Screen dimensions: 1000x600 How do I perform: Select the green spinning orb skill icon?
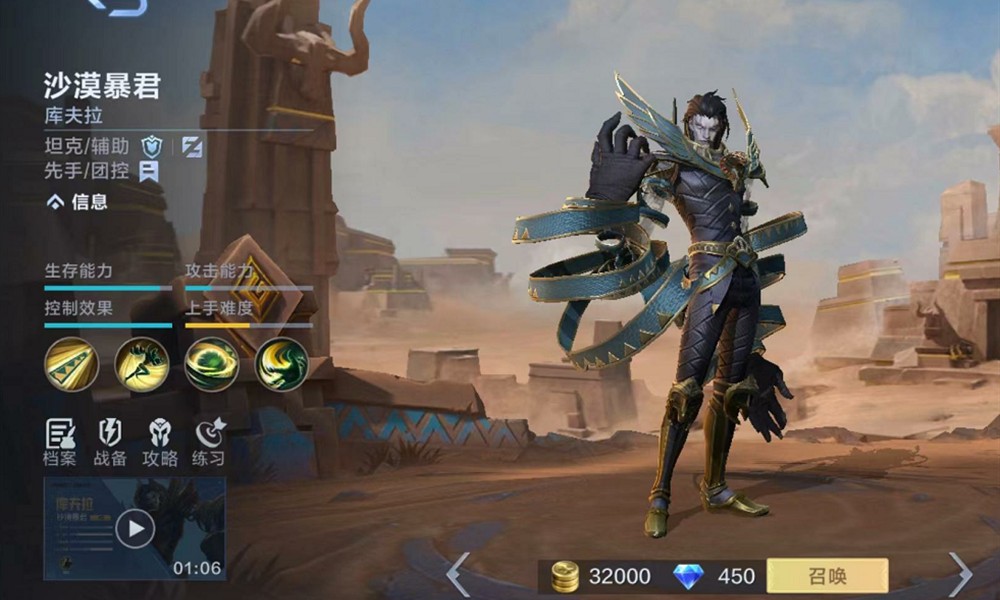pos(211,364)
